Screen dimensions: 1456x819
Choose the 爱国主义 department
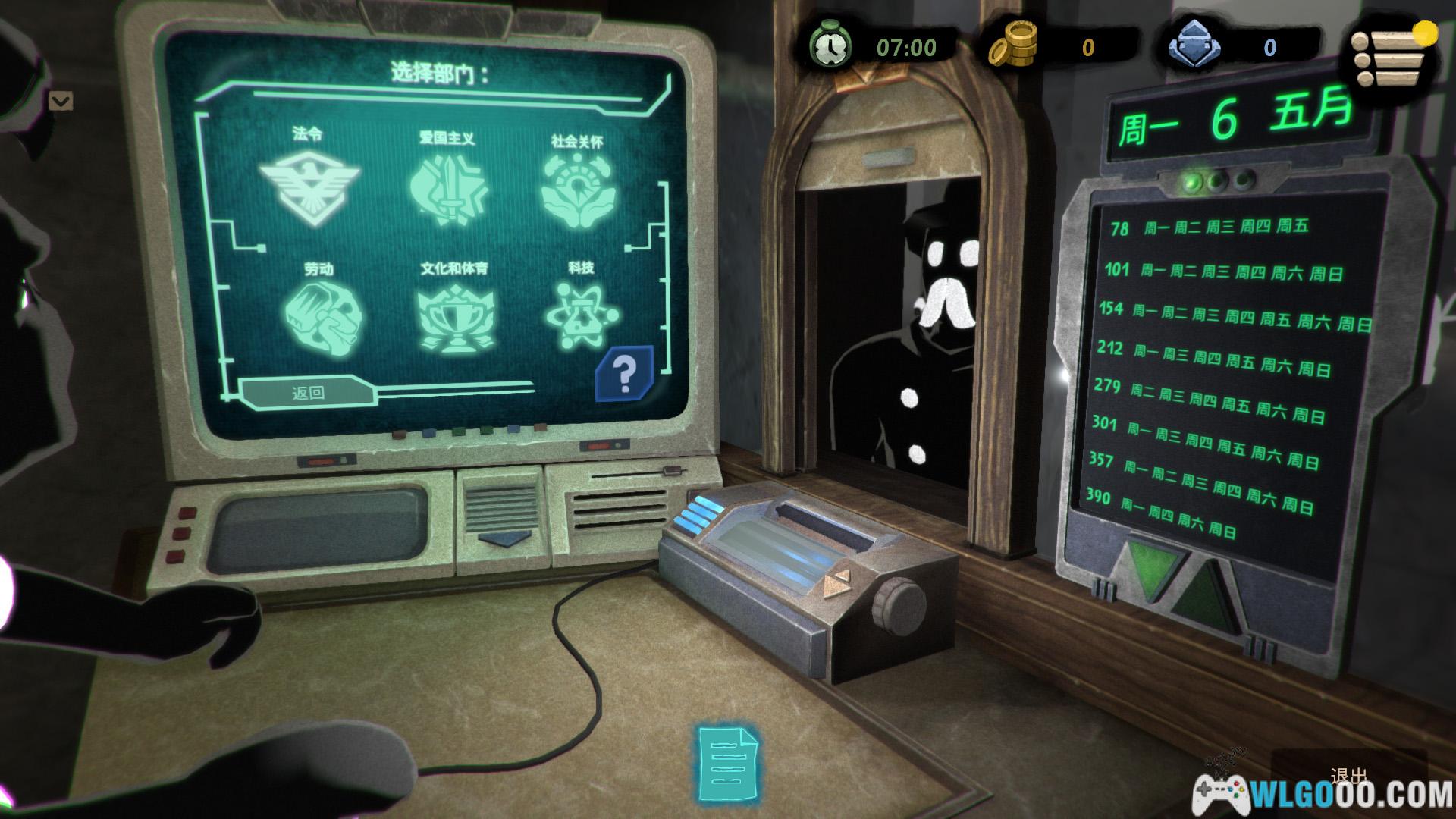click(446, 190)
